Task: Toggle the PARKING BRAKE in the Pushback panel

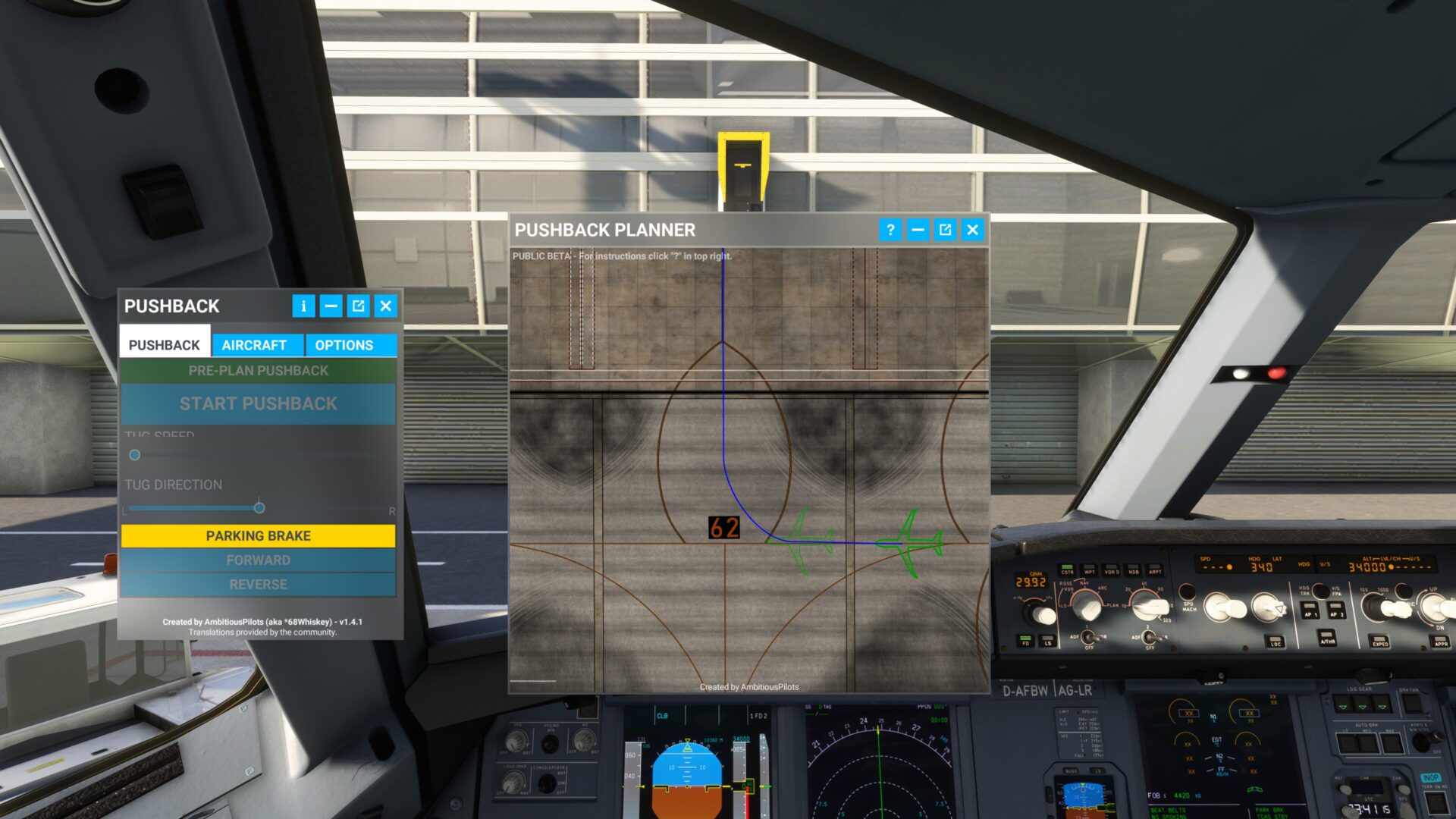Action: coord(257,535)
